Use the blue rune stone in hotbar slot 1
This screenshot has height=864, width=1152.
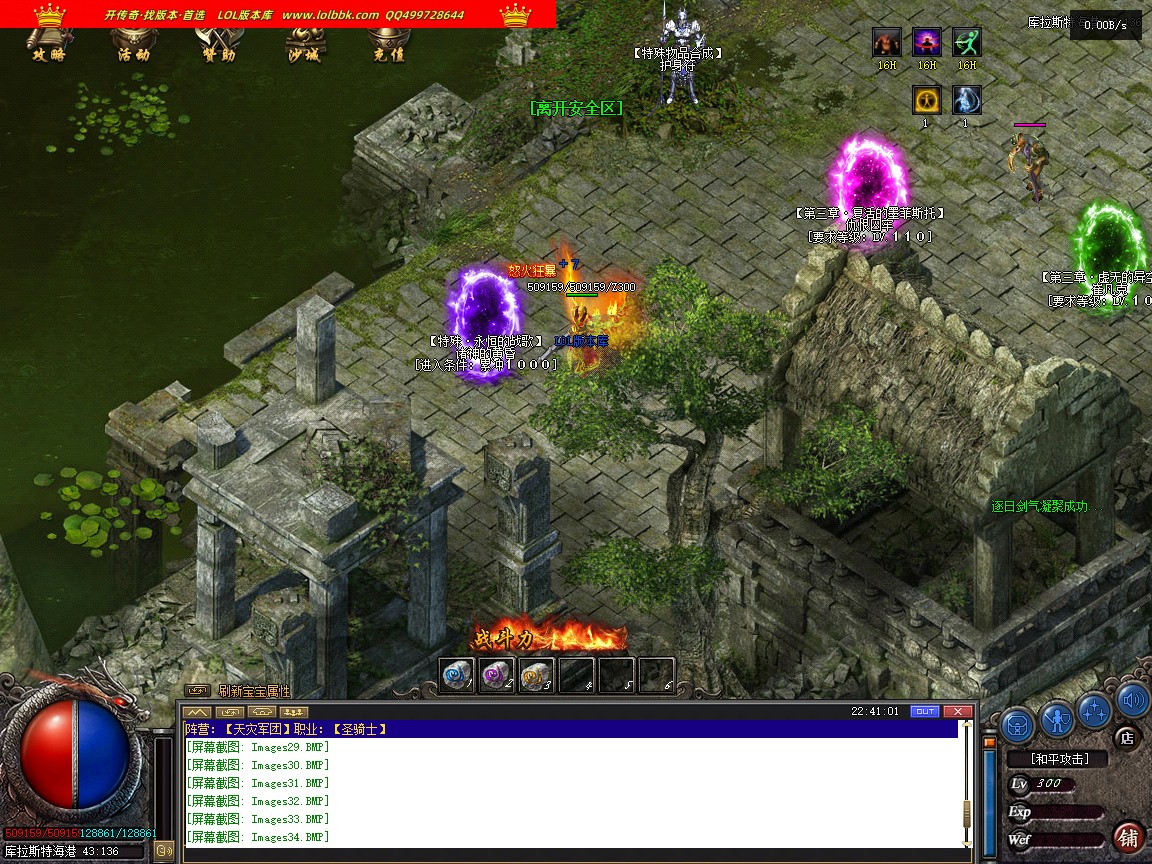pos(457,675)
